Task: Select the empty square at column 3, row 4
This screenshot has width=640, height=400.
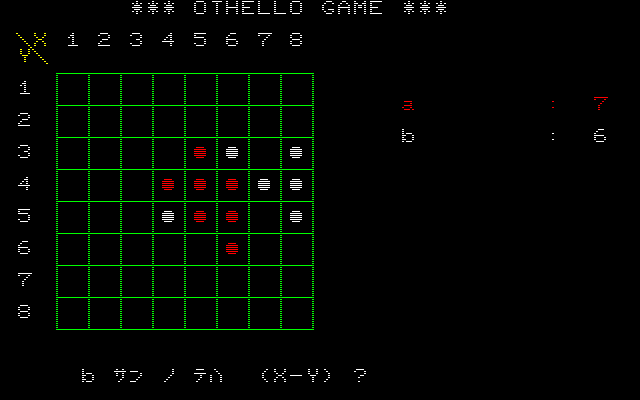Action: (136, 184)
